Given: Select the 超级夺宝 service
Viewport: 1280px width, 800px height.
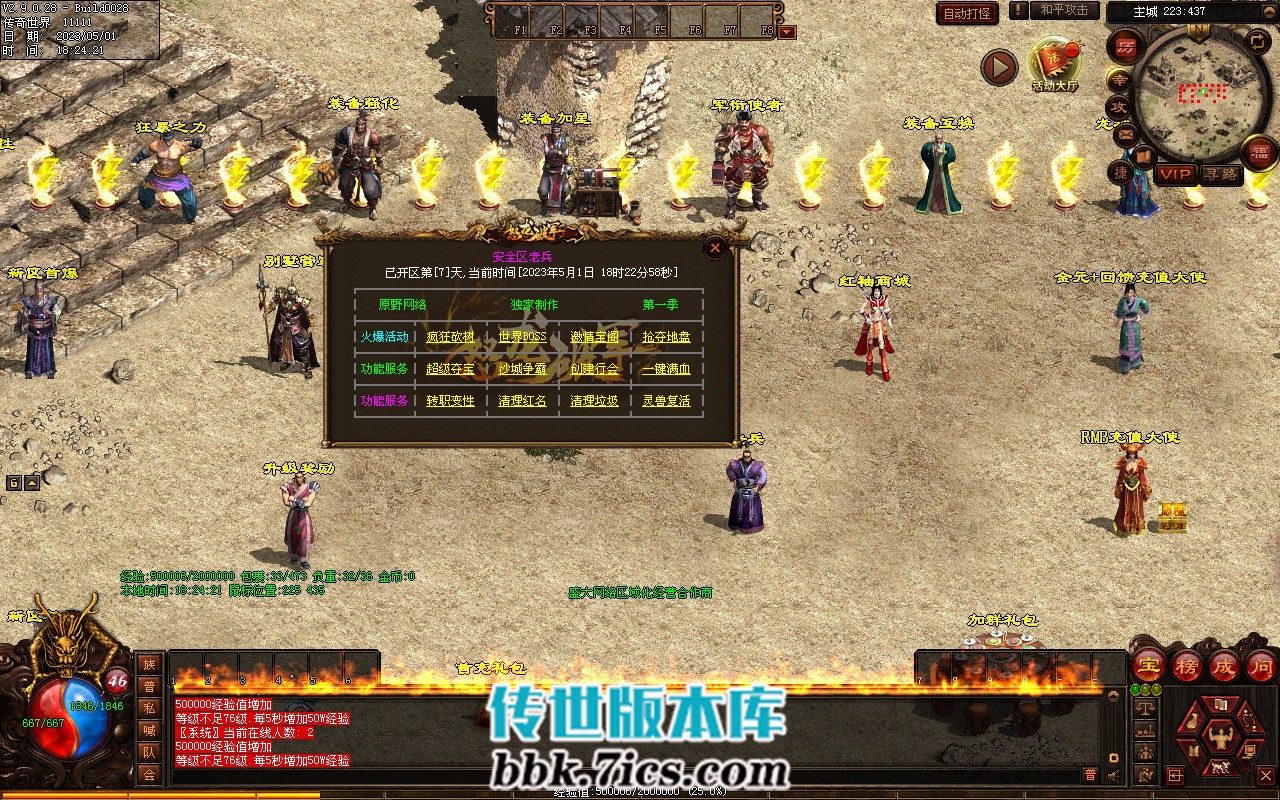Looking at the screenshot, I should pyautogui.click(x=450, y=369).
